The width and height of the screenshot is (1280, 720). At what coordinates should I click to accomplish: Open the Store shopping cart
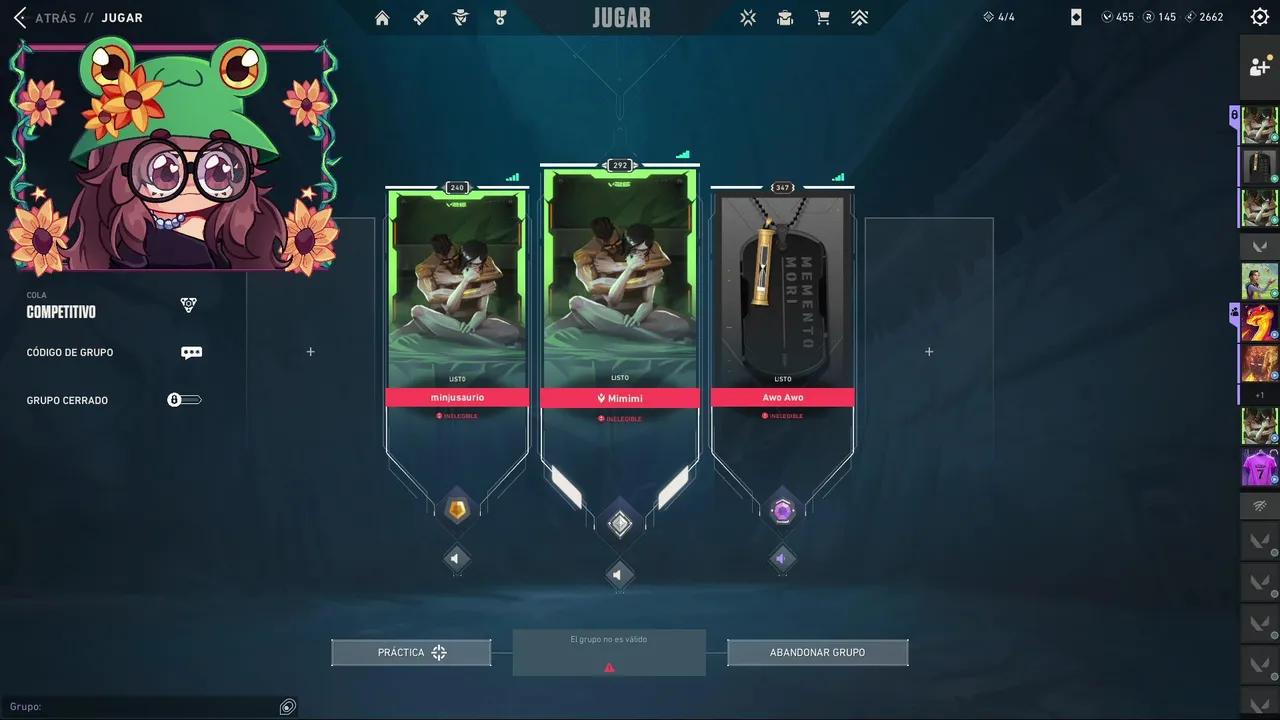(x=822, y=17)
